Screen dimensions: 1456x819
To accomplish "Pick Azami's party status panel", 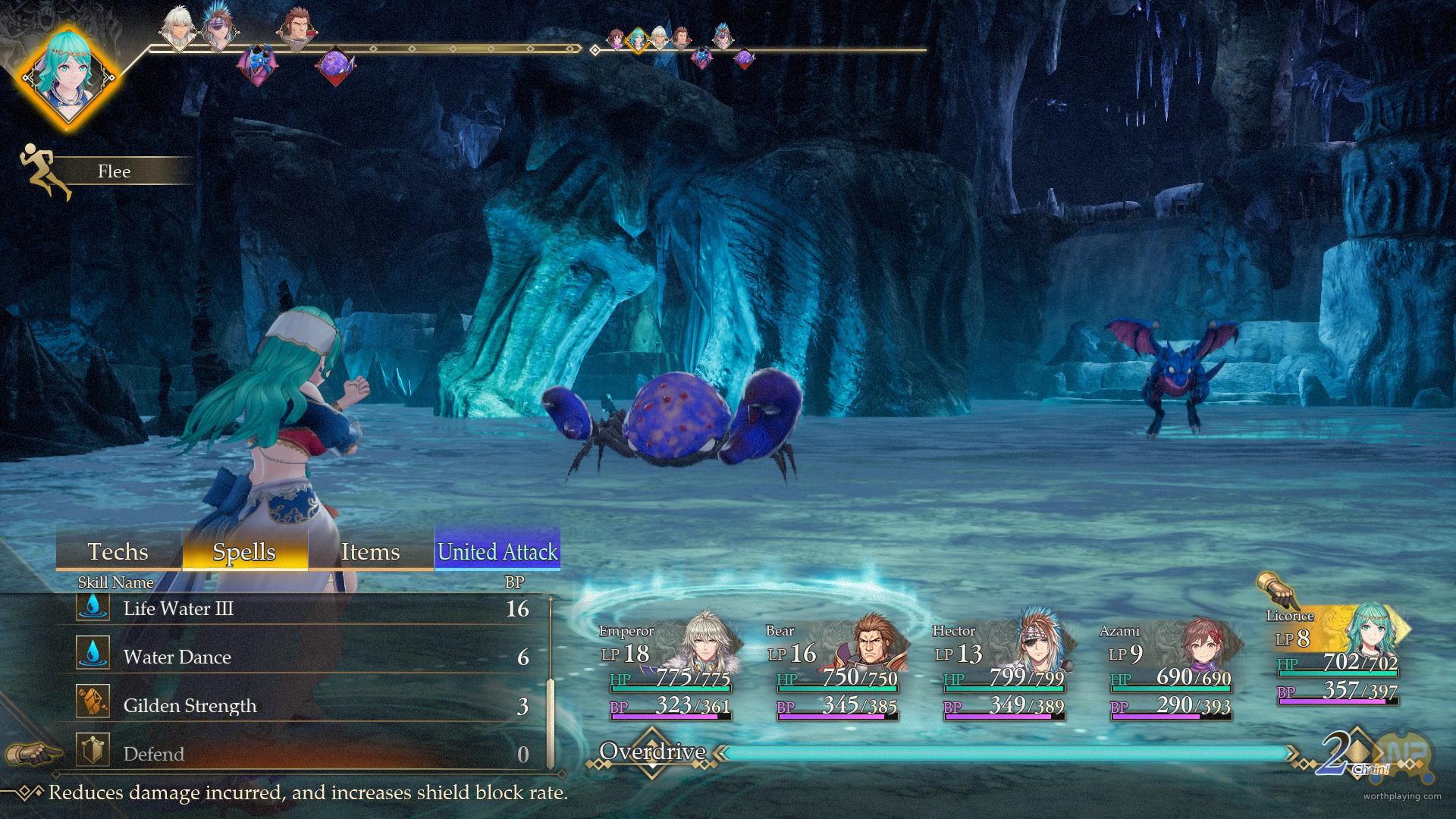I will [1168, 669].
